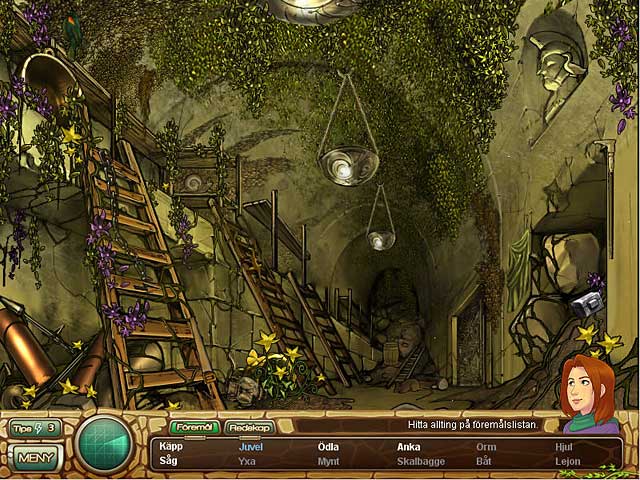This screenshot has width=640, height=480.
Task: Select Såg in the object list
Action: click(169, 461)
